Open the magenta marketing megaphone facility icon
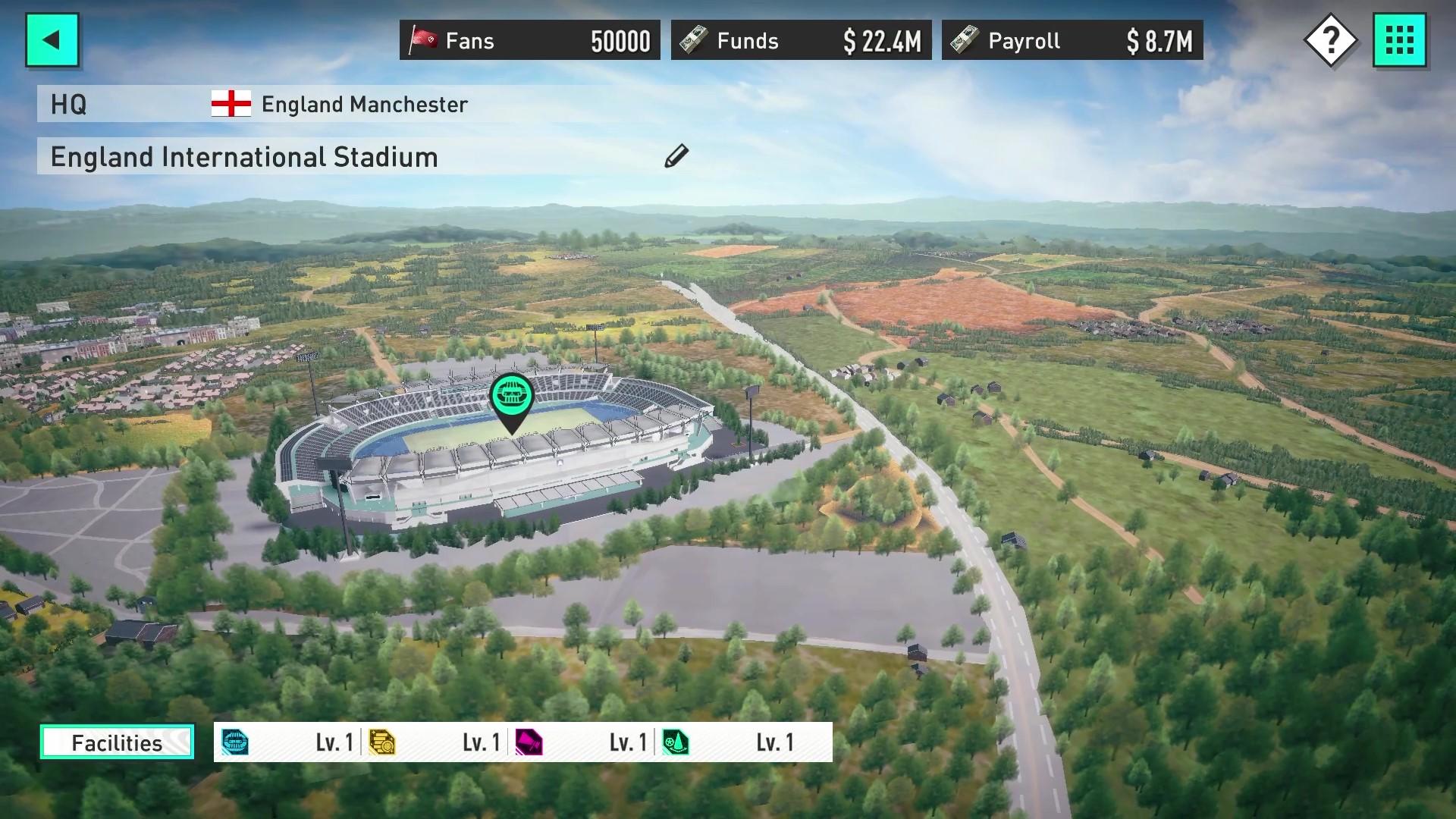1456x819 pixels. click(531, 742)
